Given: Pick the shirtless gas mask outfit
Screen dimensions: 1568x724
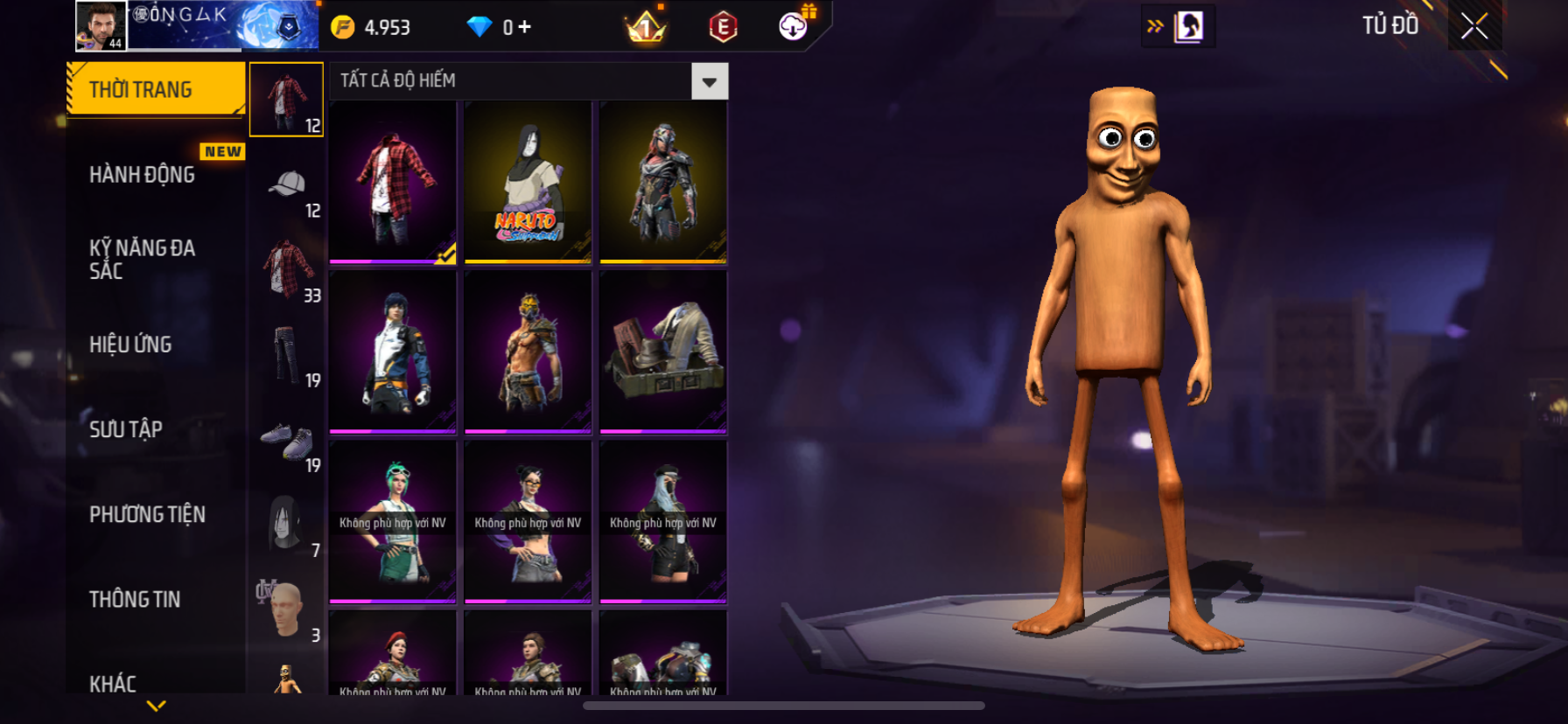Looking at the screenshot, I should (528, 352).
